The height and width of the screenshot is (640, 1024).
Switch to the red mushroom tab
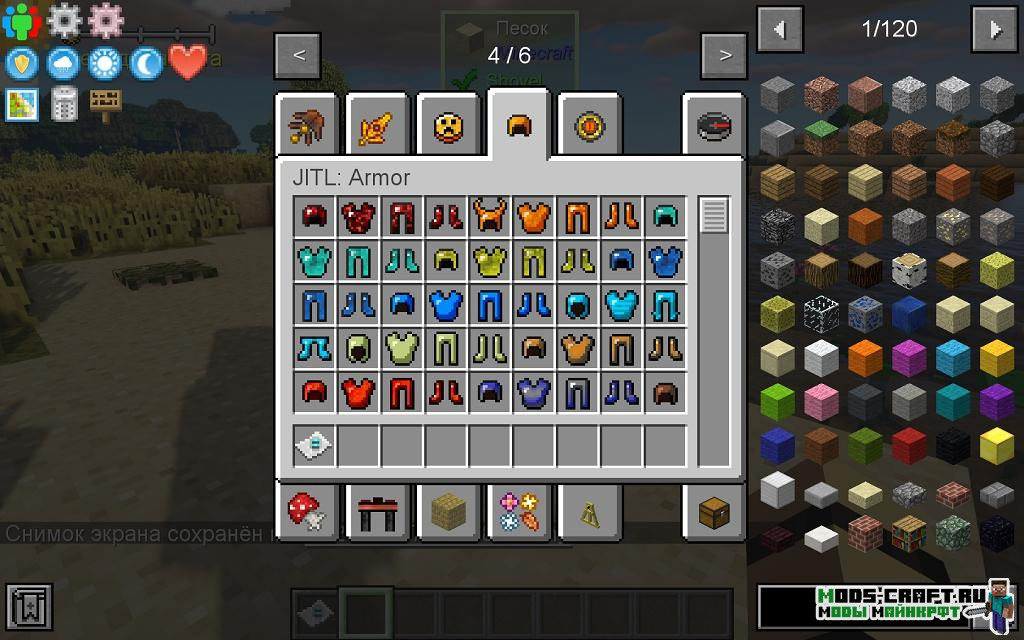click(304, 512)
